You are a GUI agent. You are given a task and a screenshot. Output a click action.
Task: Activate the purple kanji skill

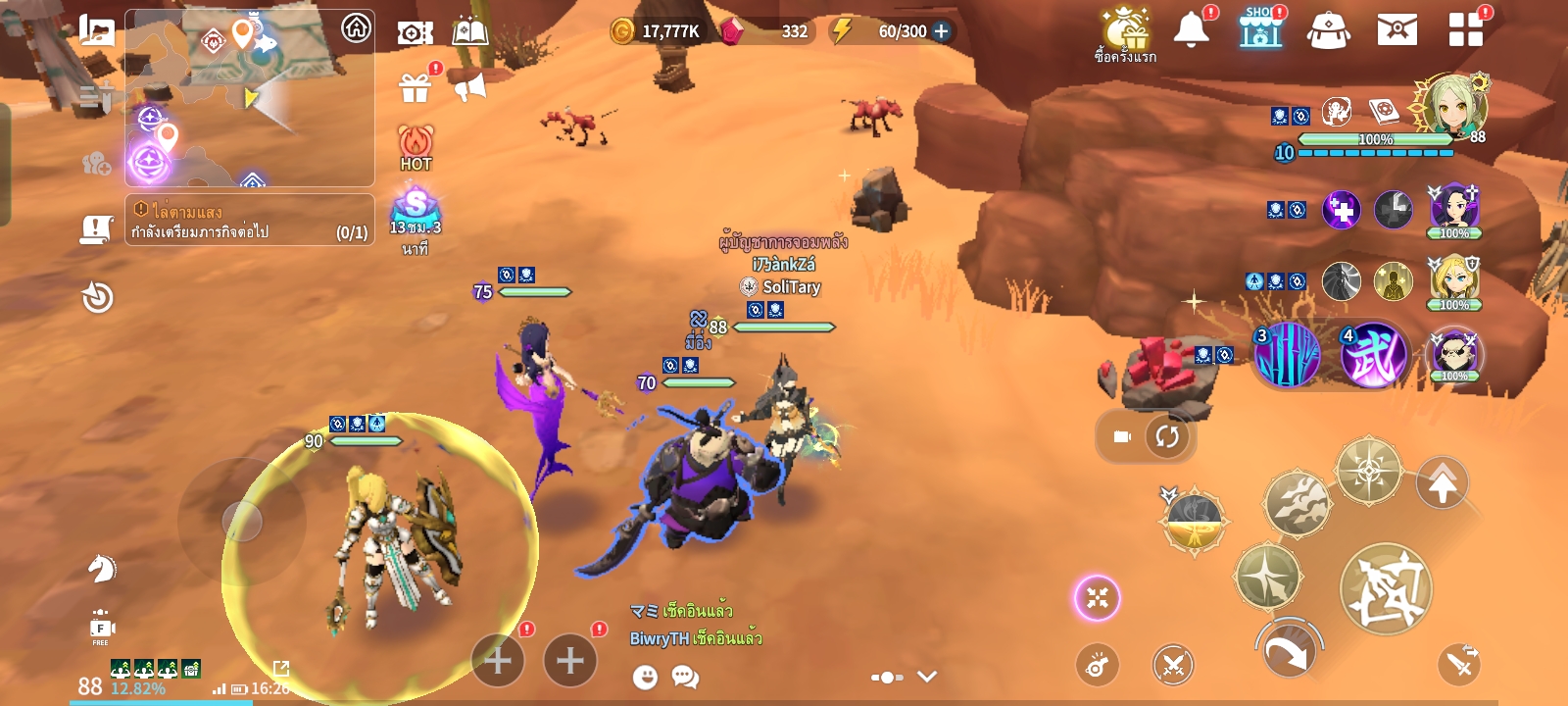pyautogui.click(x=1373, y=355)
